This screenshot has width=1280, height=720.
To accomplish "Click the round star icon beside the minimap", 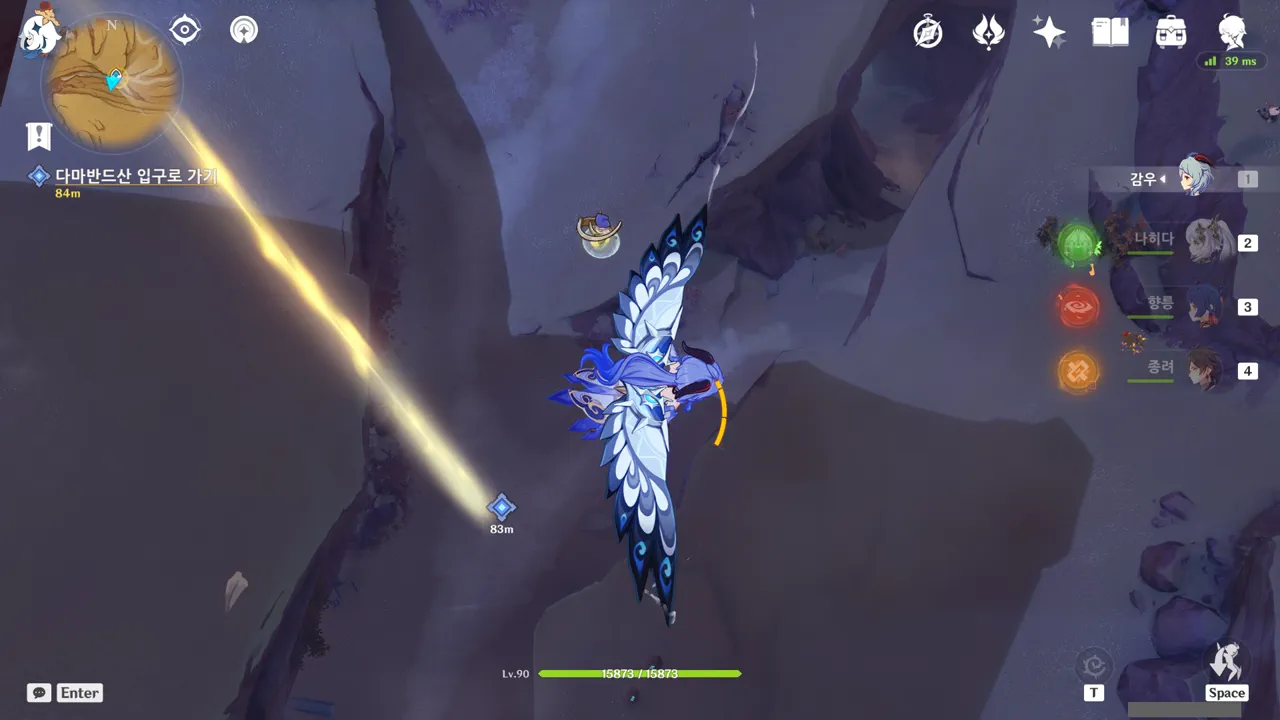I will [x=243, y=30].
